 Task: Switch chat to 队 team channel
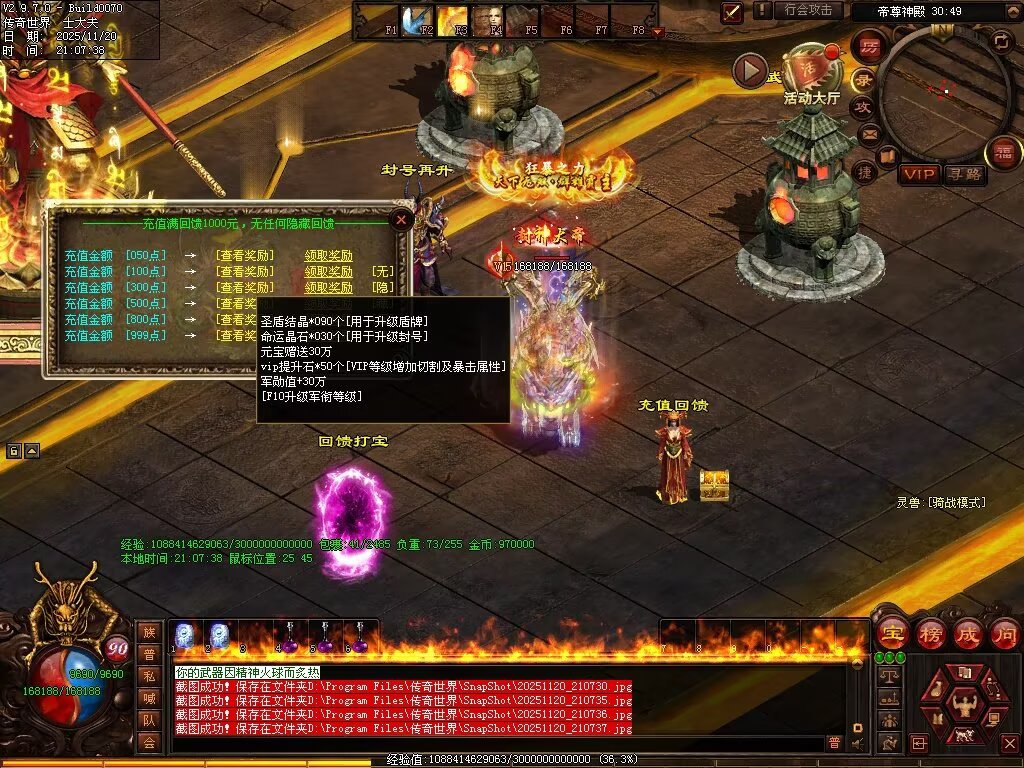point(148,719)
